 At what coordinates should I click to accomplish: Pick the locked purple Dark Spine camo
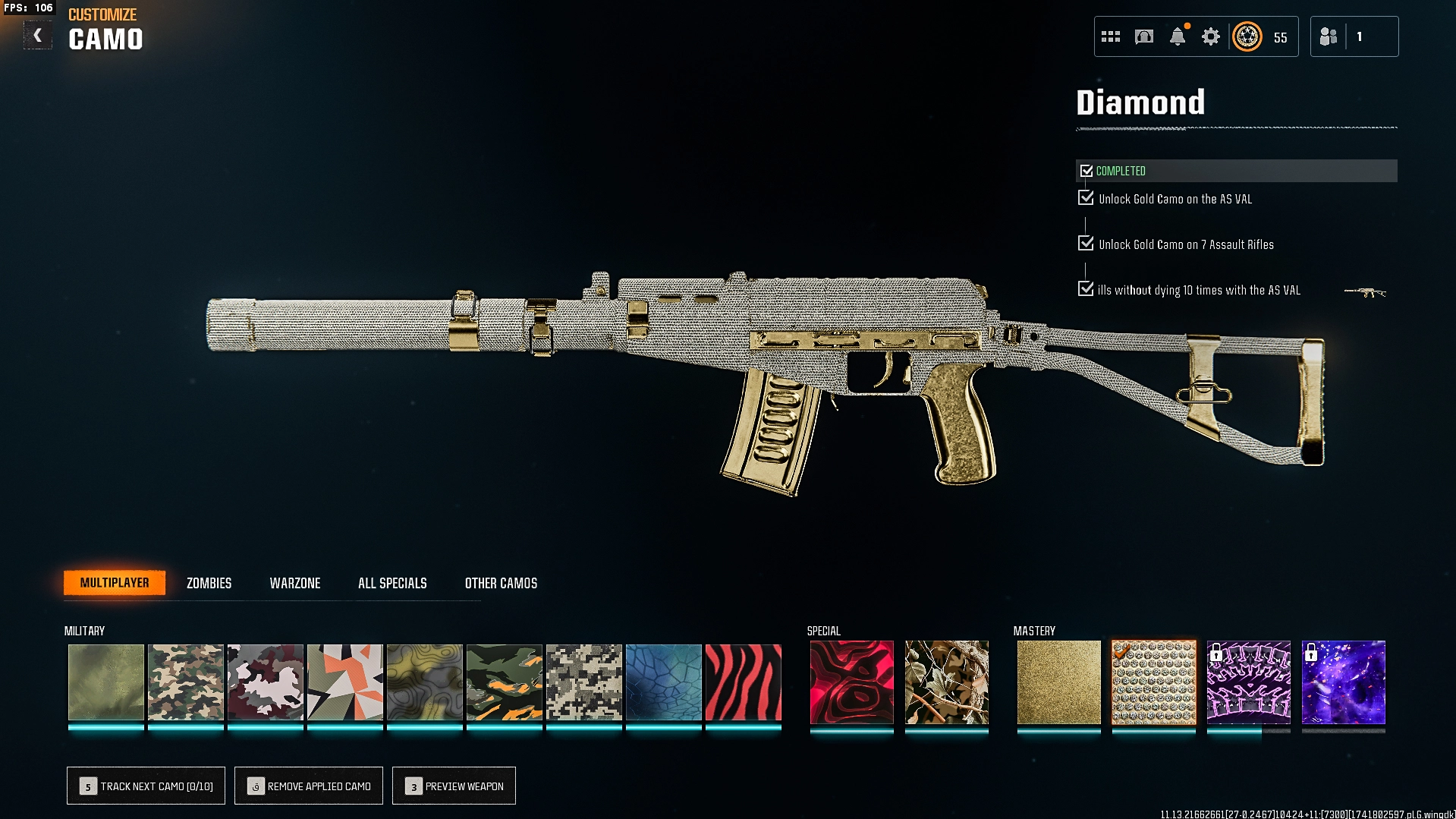(1248, 682)
